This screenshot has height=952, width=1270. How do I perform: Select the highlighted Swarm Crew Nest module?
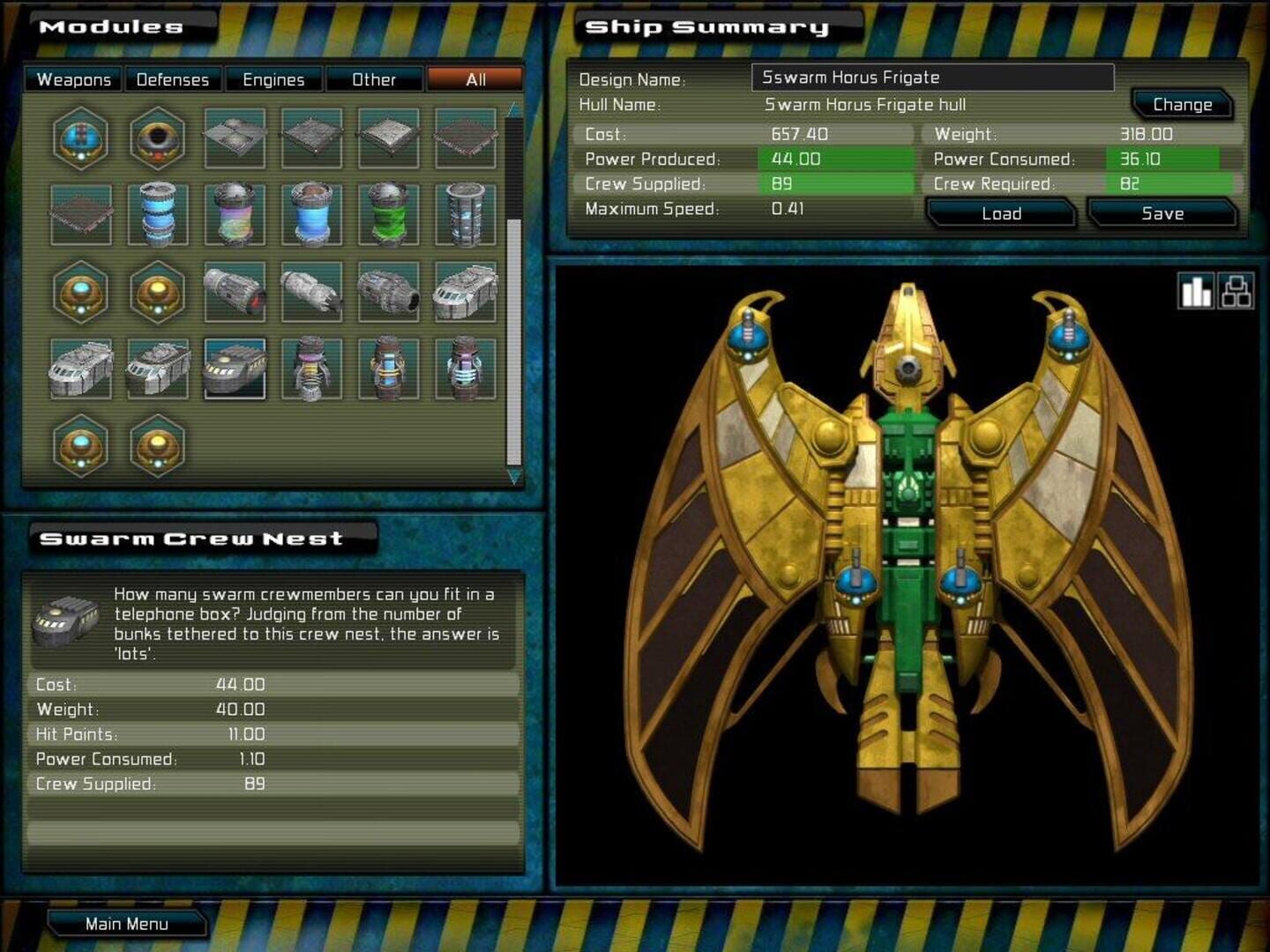pos(235,370)
